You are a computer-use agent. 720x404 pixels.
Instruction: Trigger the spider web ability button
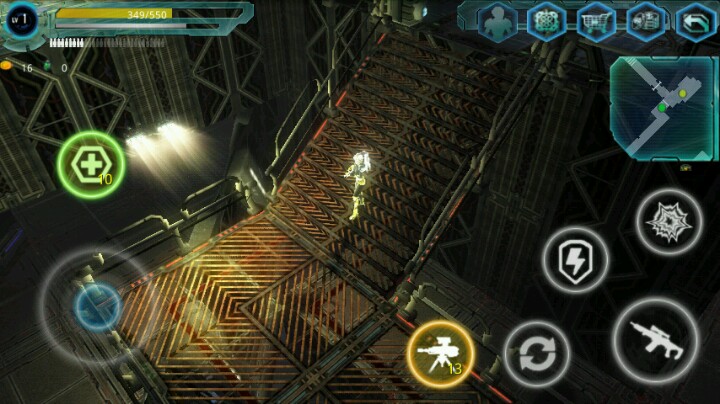point(668,221)
